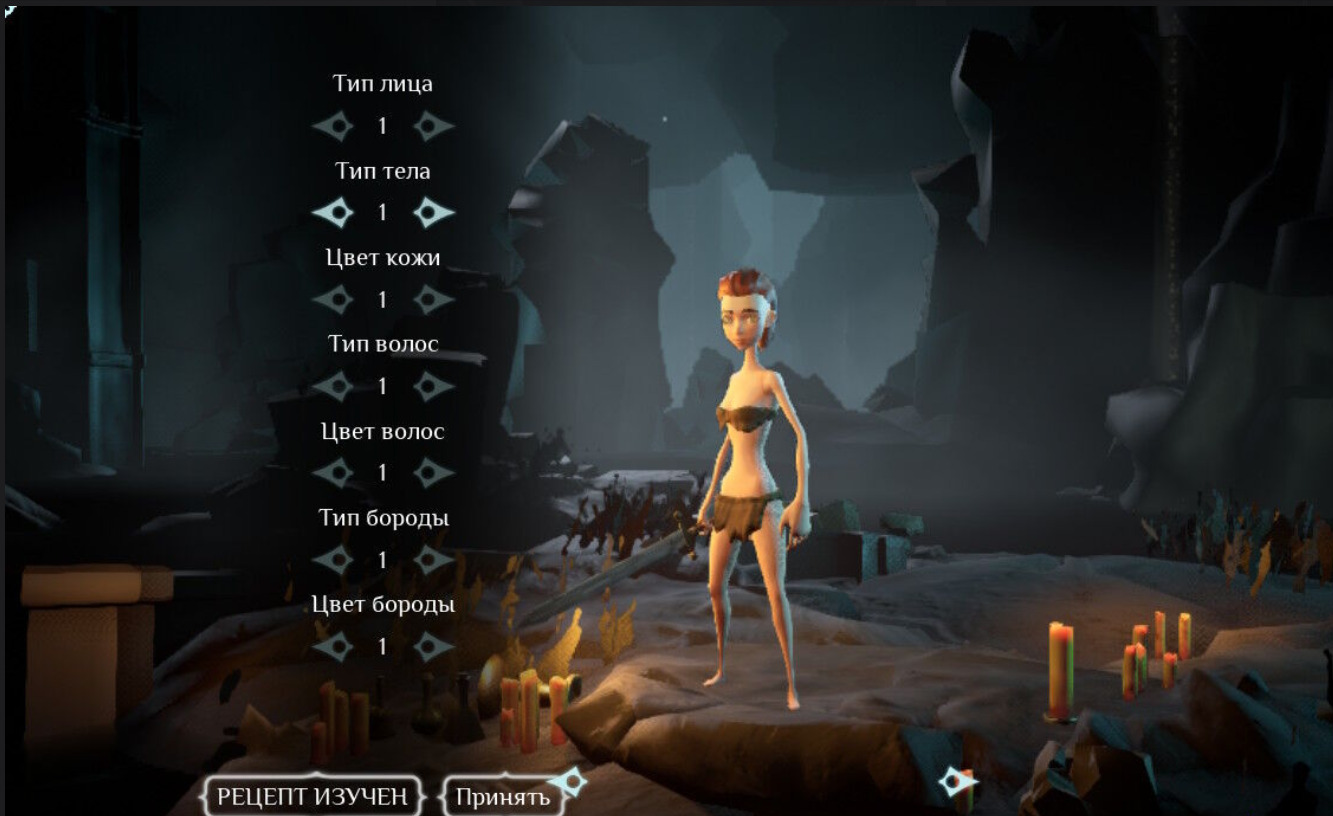The width and height of the screenshot is (1333, 816).
Task: Choose the previous body type (Тип тела)
Action: pos(334,212)
